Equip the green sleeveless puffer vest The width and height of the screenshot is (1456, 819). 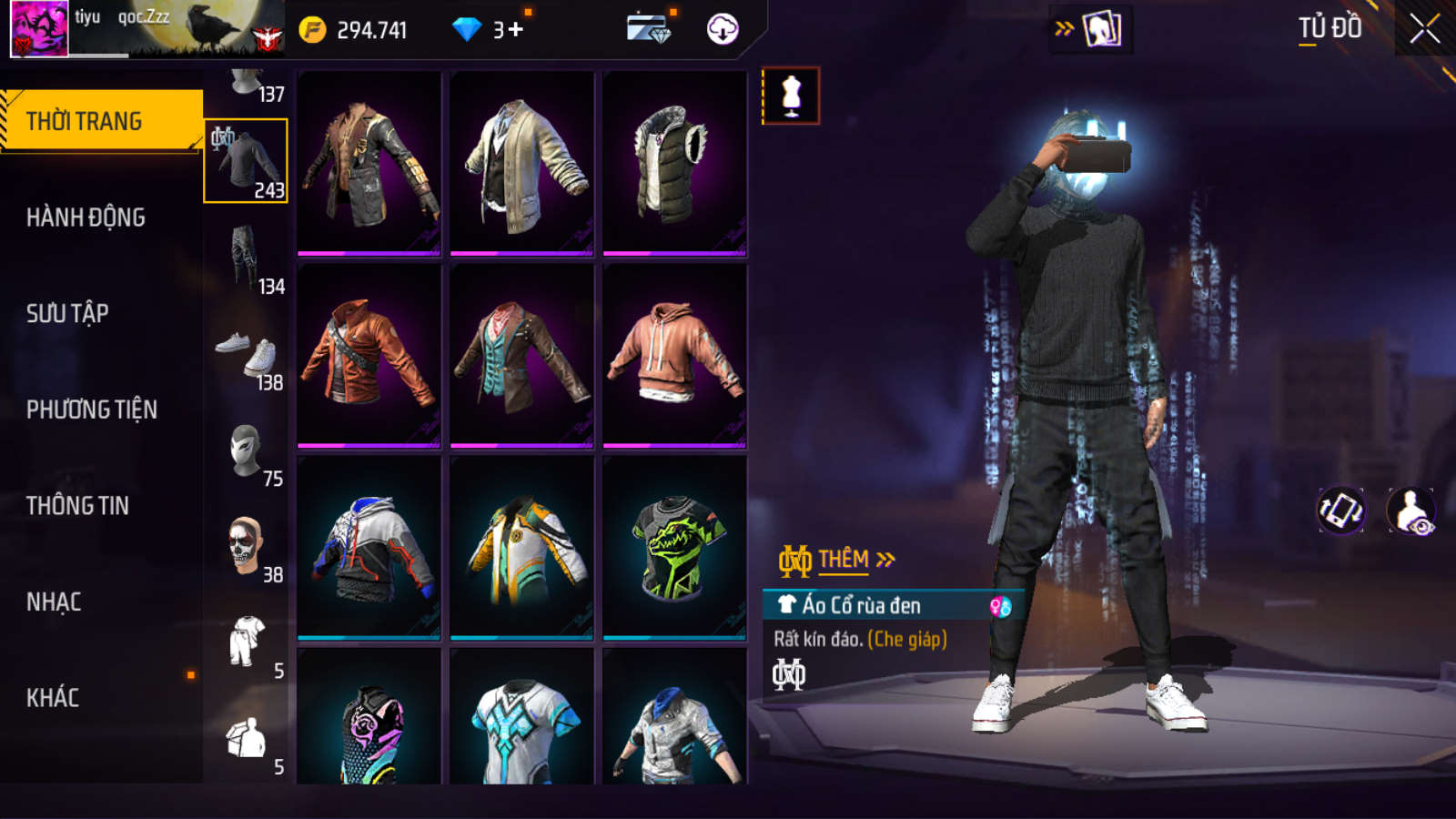pos(674,165)
